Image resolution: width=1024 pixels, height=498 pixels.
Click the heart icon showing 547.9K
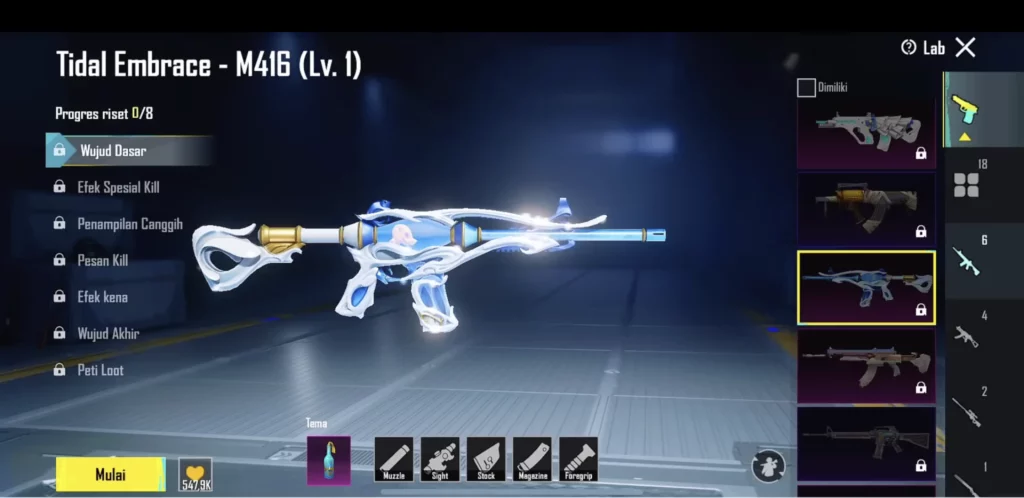(x=195, y=474)
